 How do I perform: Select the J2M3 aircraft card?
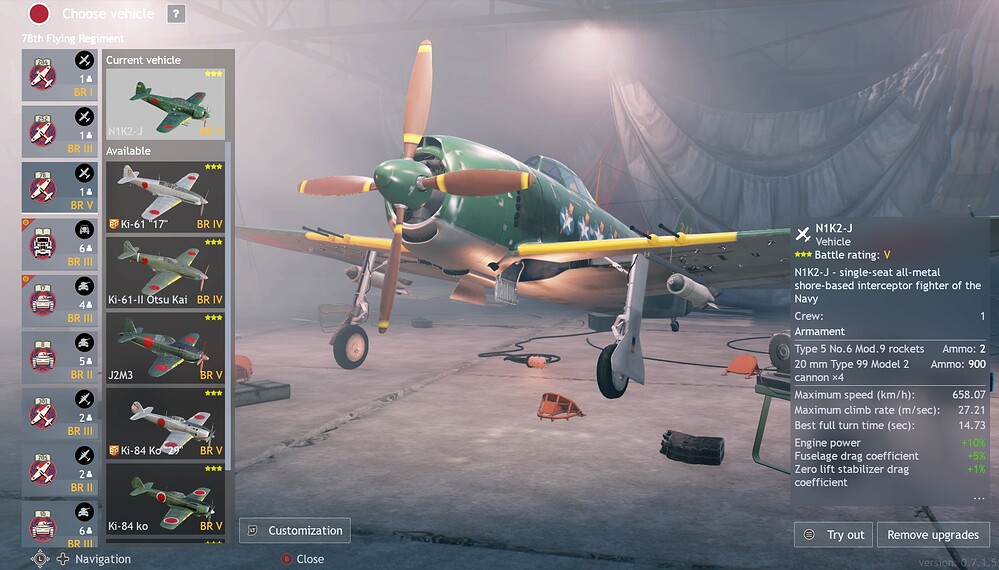[x=165, y=347]
